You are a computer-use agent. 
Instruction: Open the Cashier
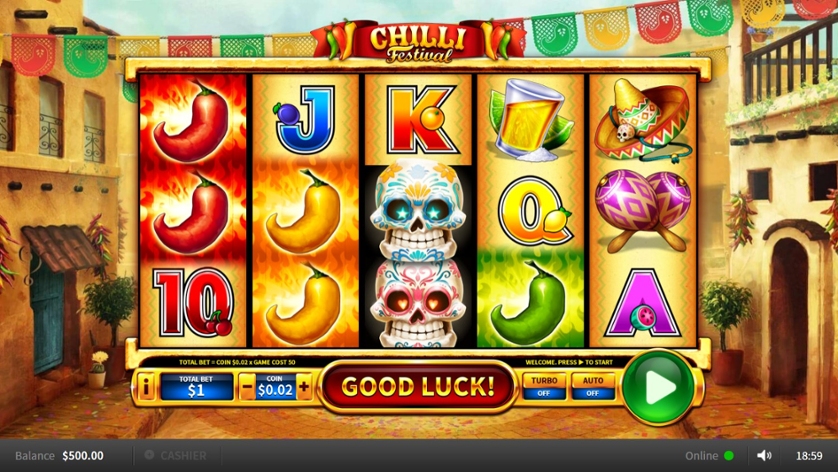(x=176, y=456)
